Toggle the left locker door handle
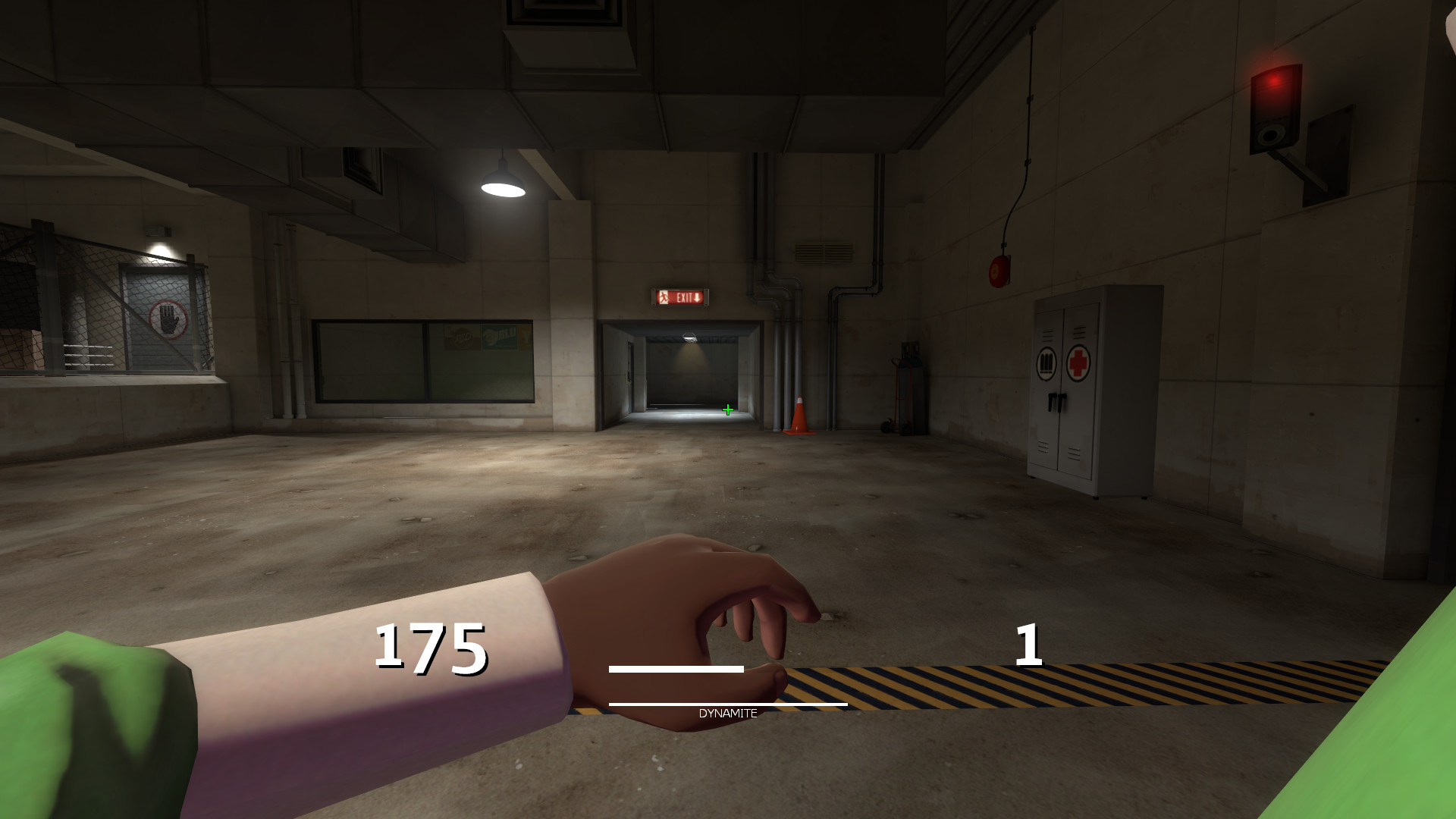 click(x=1053, y=402)
